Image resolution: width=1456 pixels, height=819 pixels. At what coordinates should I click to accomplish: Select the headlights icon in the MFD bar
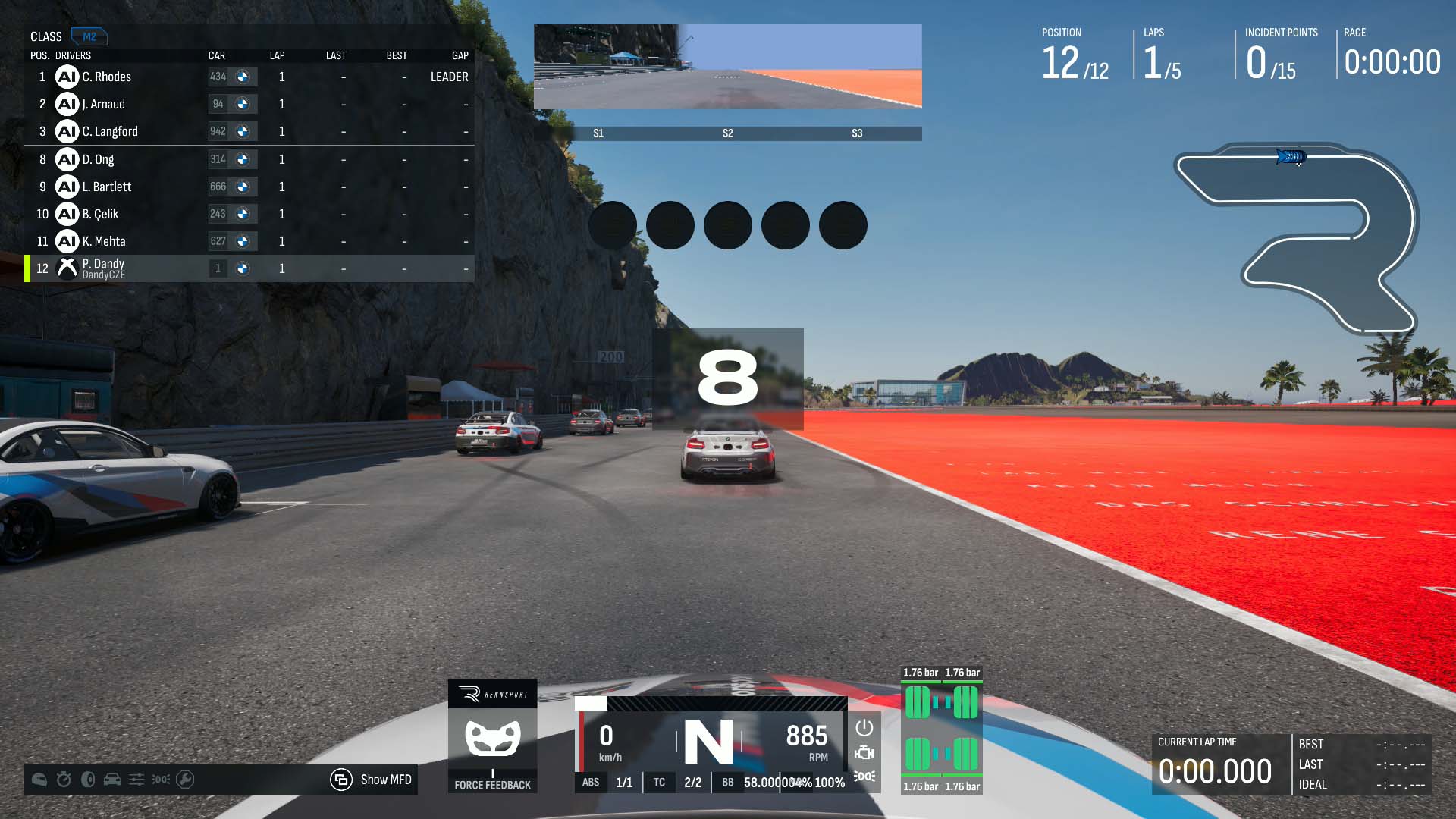[161, 780]
